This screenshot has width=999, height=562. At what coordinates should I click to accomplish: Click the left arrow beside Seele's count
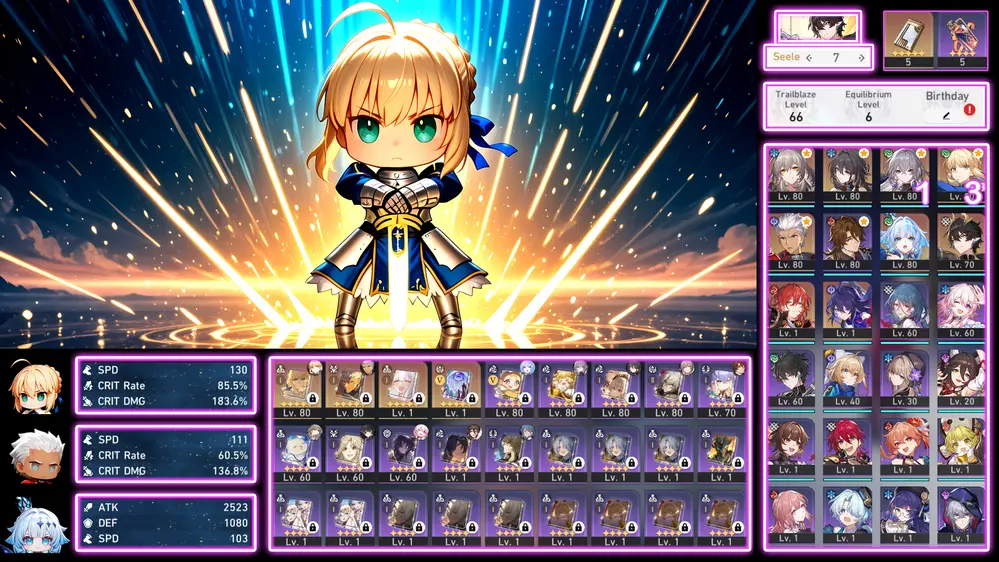click(x=809, y=58)
